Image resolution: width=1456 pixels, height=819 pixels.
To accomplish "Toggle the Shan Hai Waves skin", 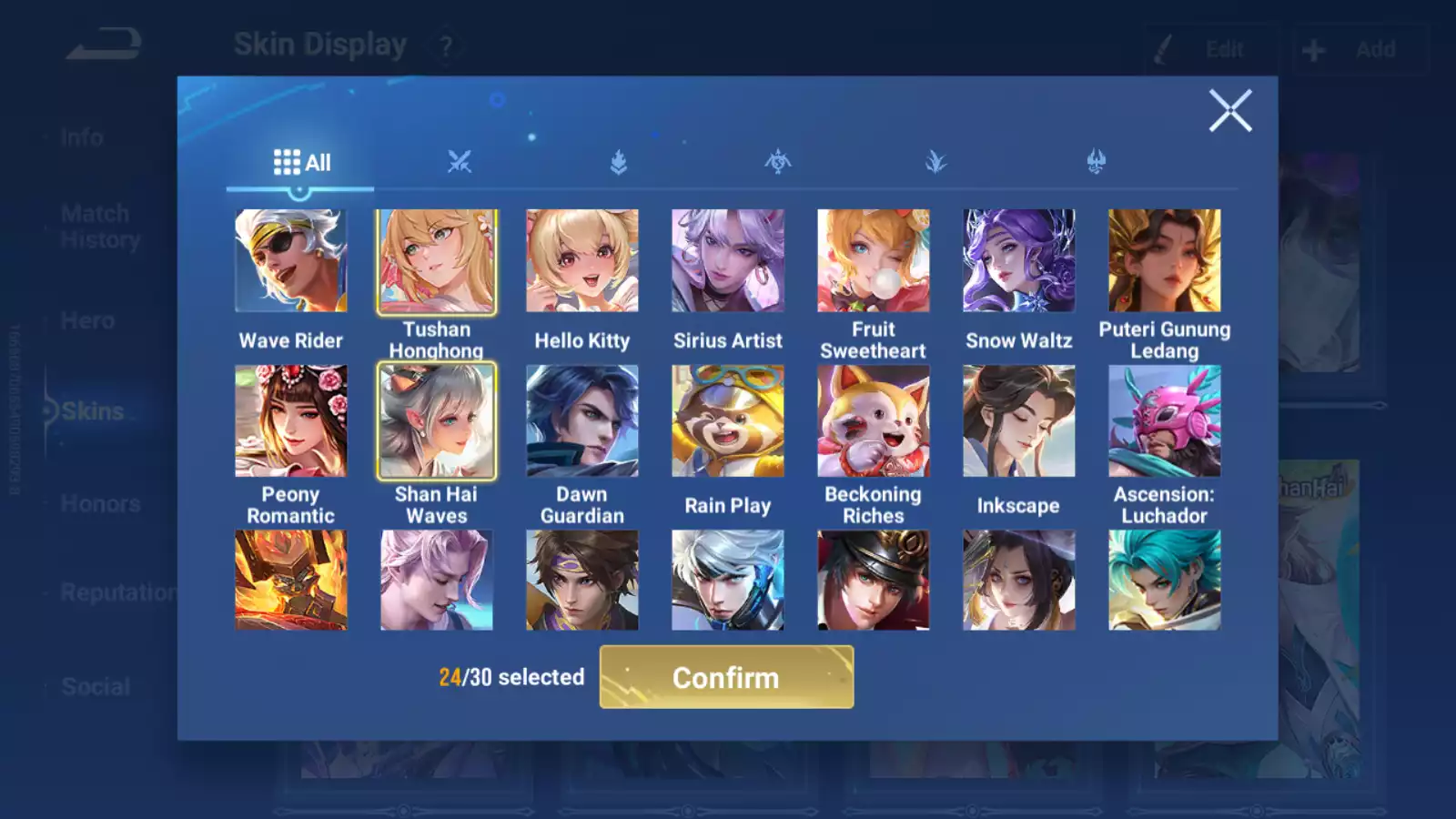I will coord(437,421).
